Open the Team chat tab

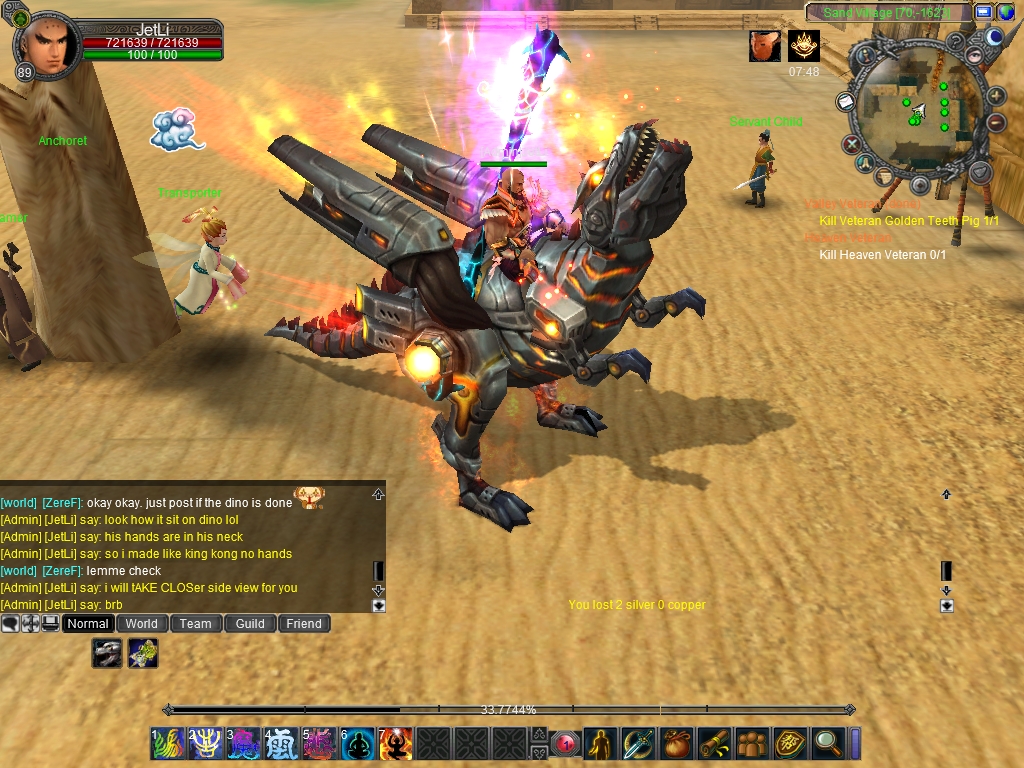click(x=195, y=623)
